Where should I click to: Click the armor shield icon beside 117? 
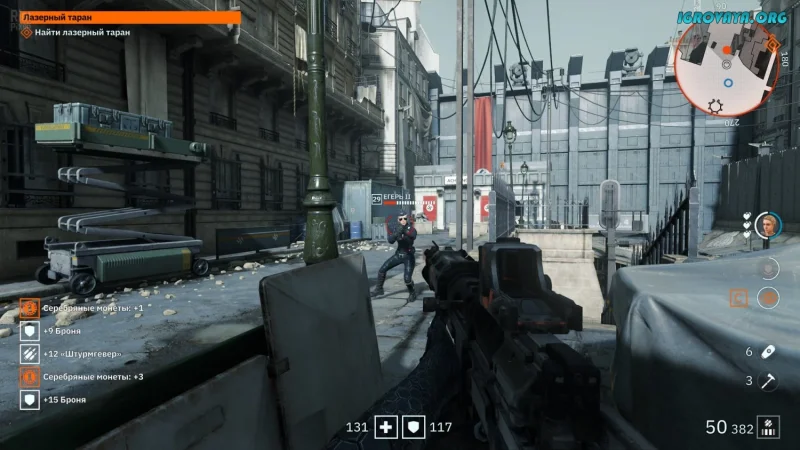click(413, 428)
